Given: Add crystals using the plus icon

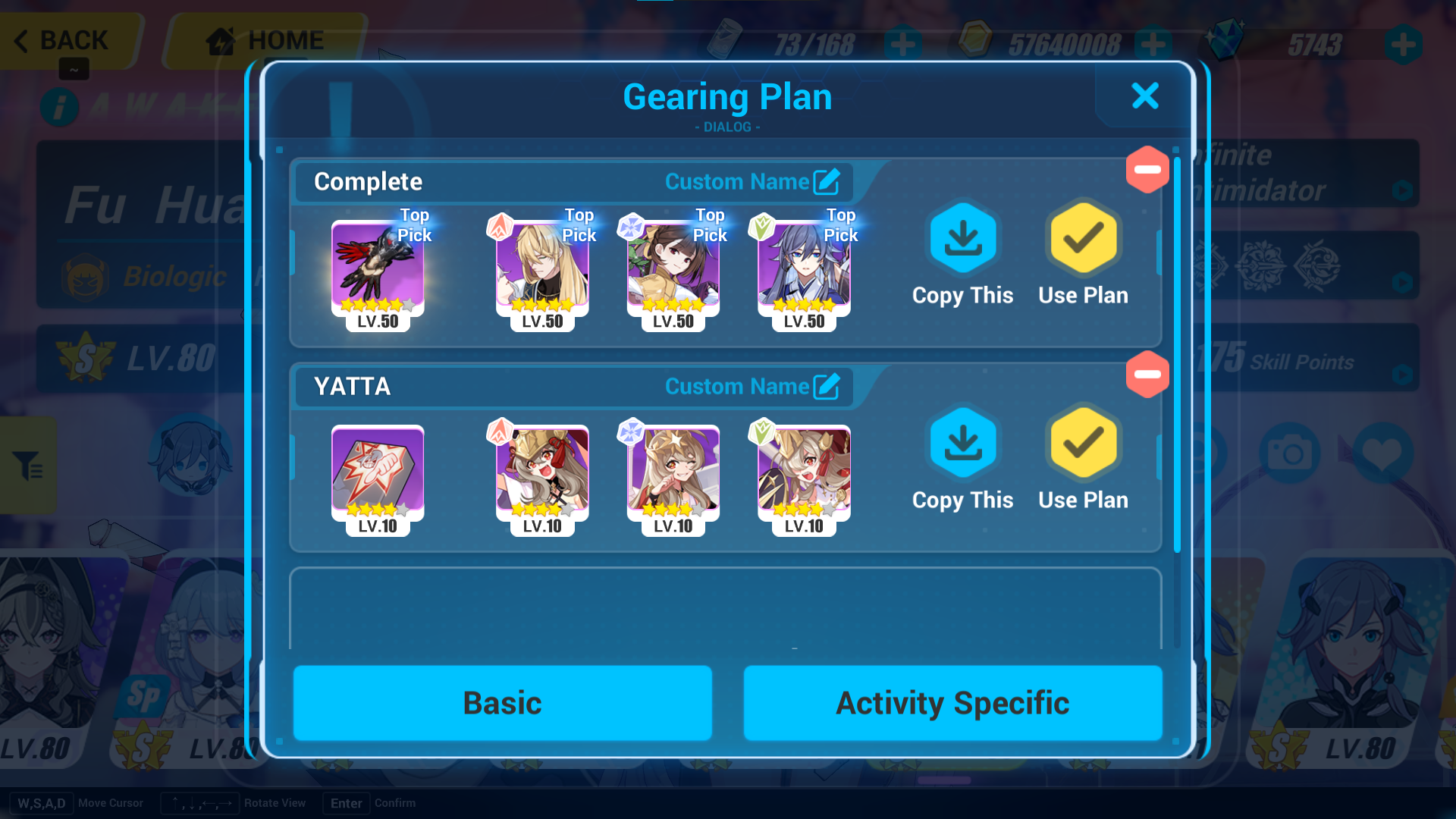Looking at the screenshot, I should [1401, 44].
